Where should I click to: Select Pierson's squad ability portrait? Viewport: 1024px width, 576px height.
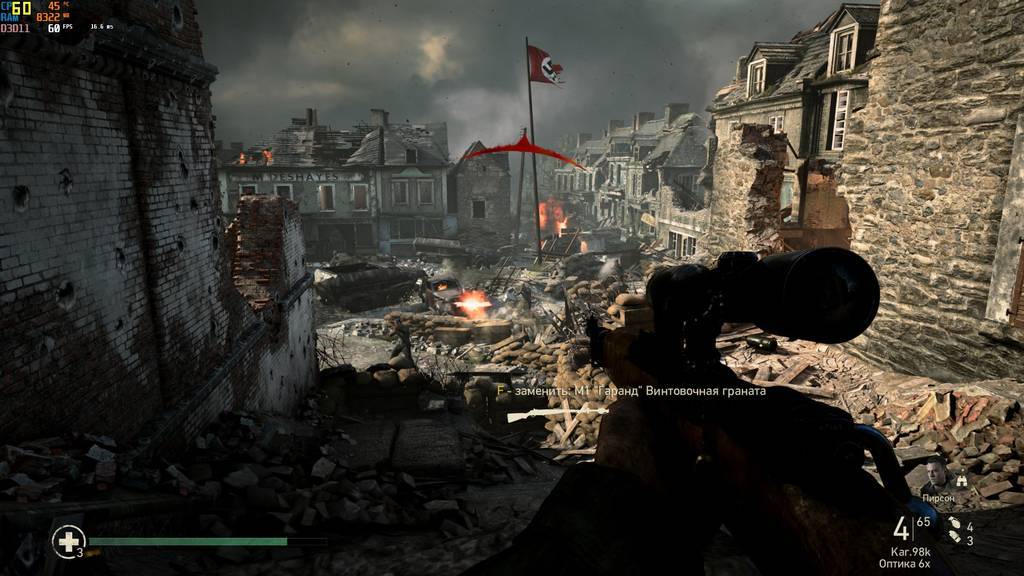pyautogui.click(x=938, y=474)
